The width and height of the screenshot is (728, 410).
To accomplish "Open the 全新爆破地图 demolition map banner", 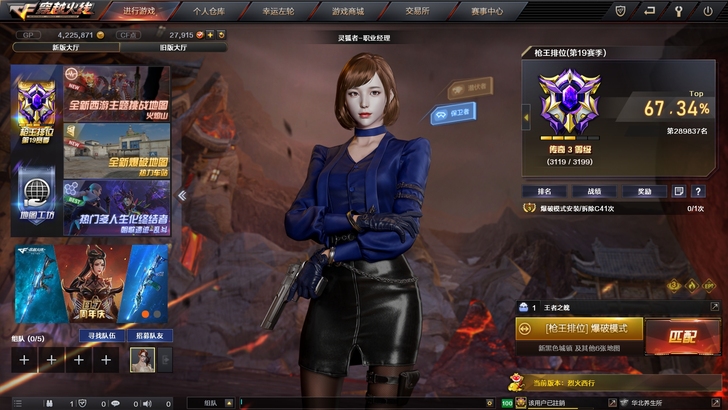I will pyautogui.click(x=116, y=150).
